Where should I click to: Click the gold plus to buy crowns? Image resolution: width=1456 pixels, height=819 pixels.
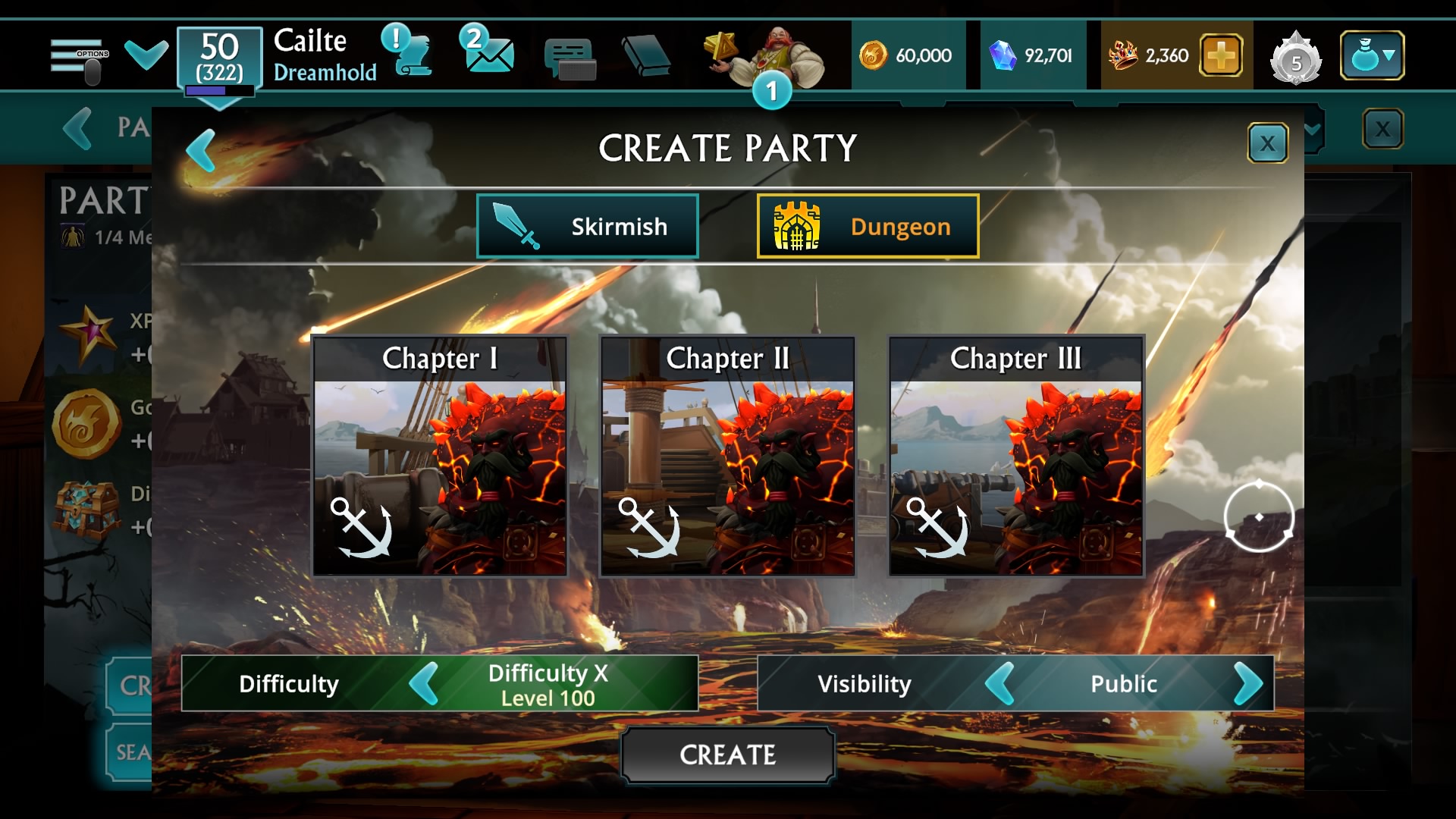click(x=1222, y=55)
